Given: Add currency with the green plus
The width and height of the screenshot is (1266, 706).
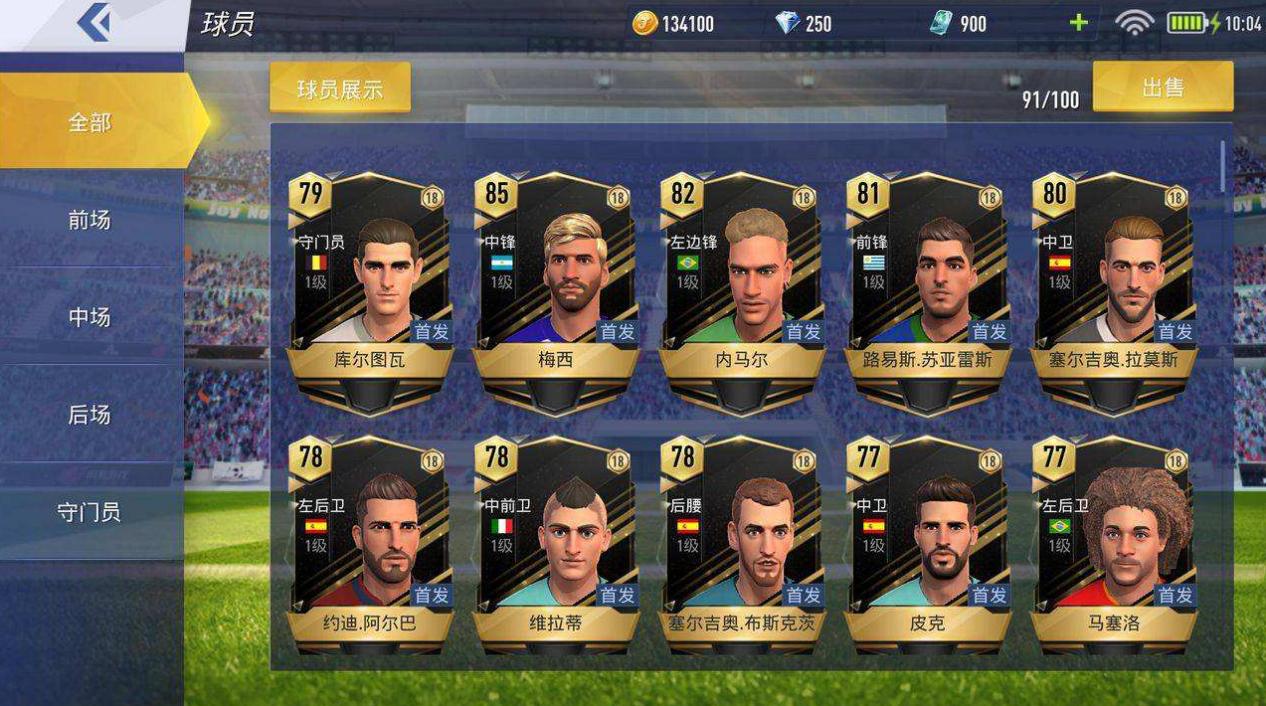Looking at the screenshot, I should point(1078,23).
